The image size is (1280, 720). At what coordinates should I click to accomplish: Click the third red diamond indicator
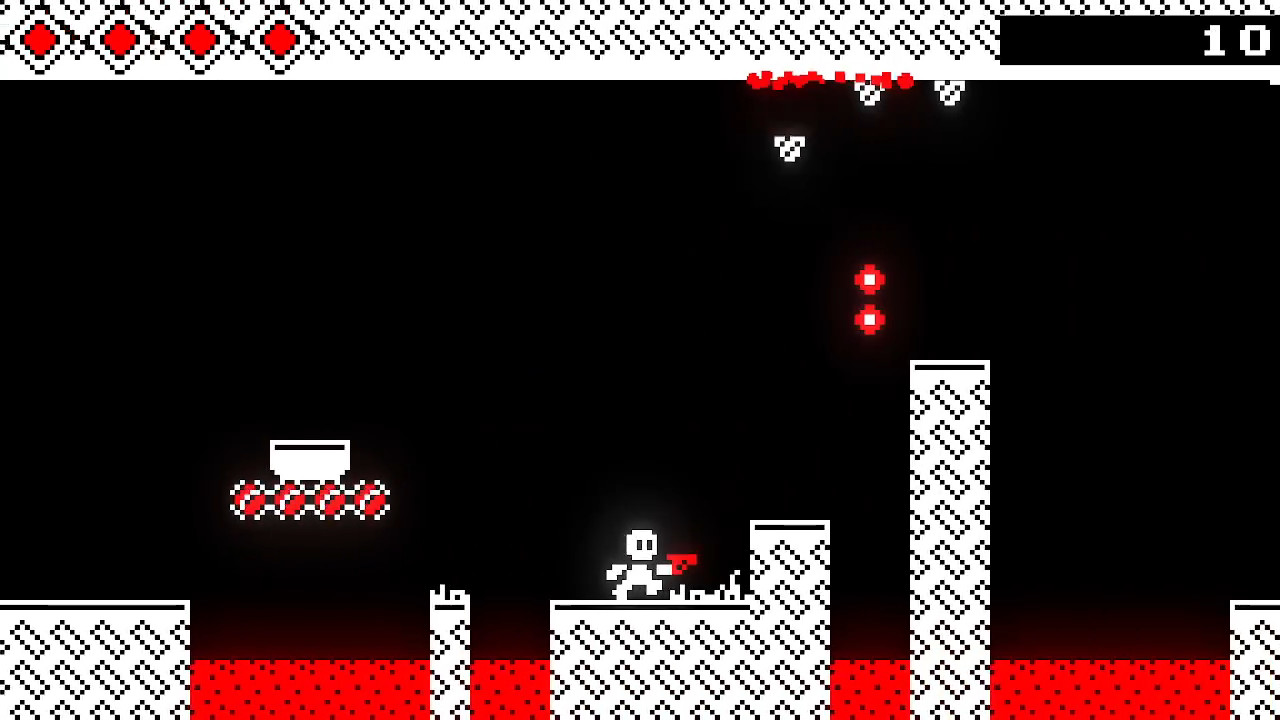198,39
